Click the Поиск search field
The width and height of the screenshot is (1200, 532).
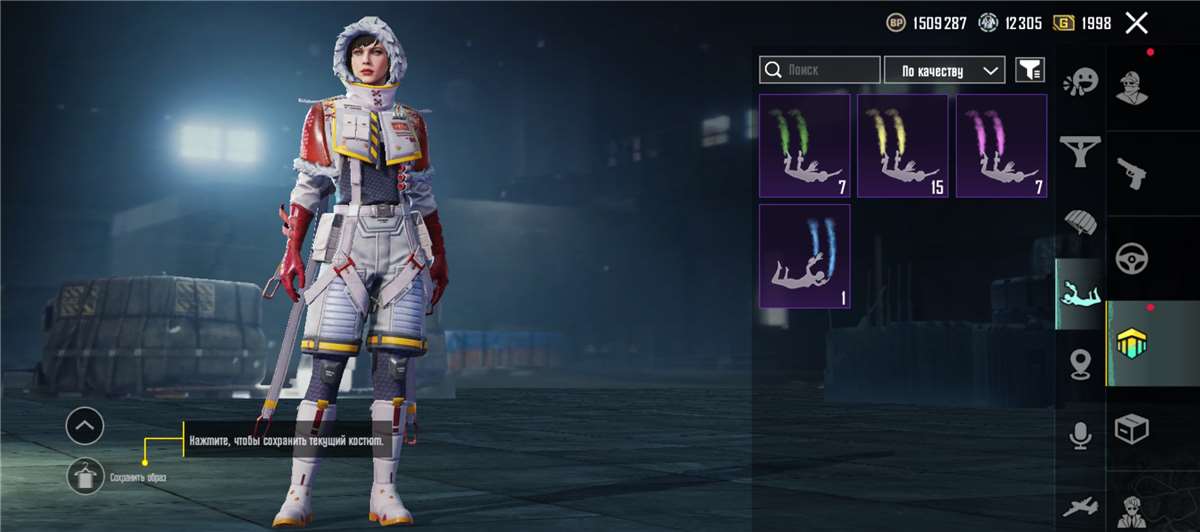[x=820, y=70]
